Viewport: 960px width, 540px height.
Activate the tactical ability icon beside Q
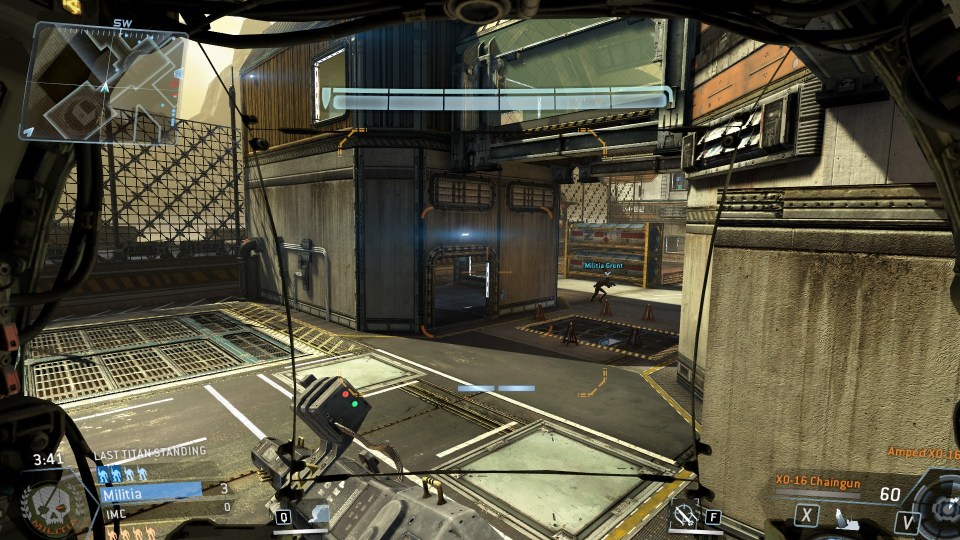pos(317,516)
